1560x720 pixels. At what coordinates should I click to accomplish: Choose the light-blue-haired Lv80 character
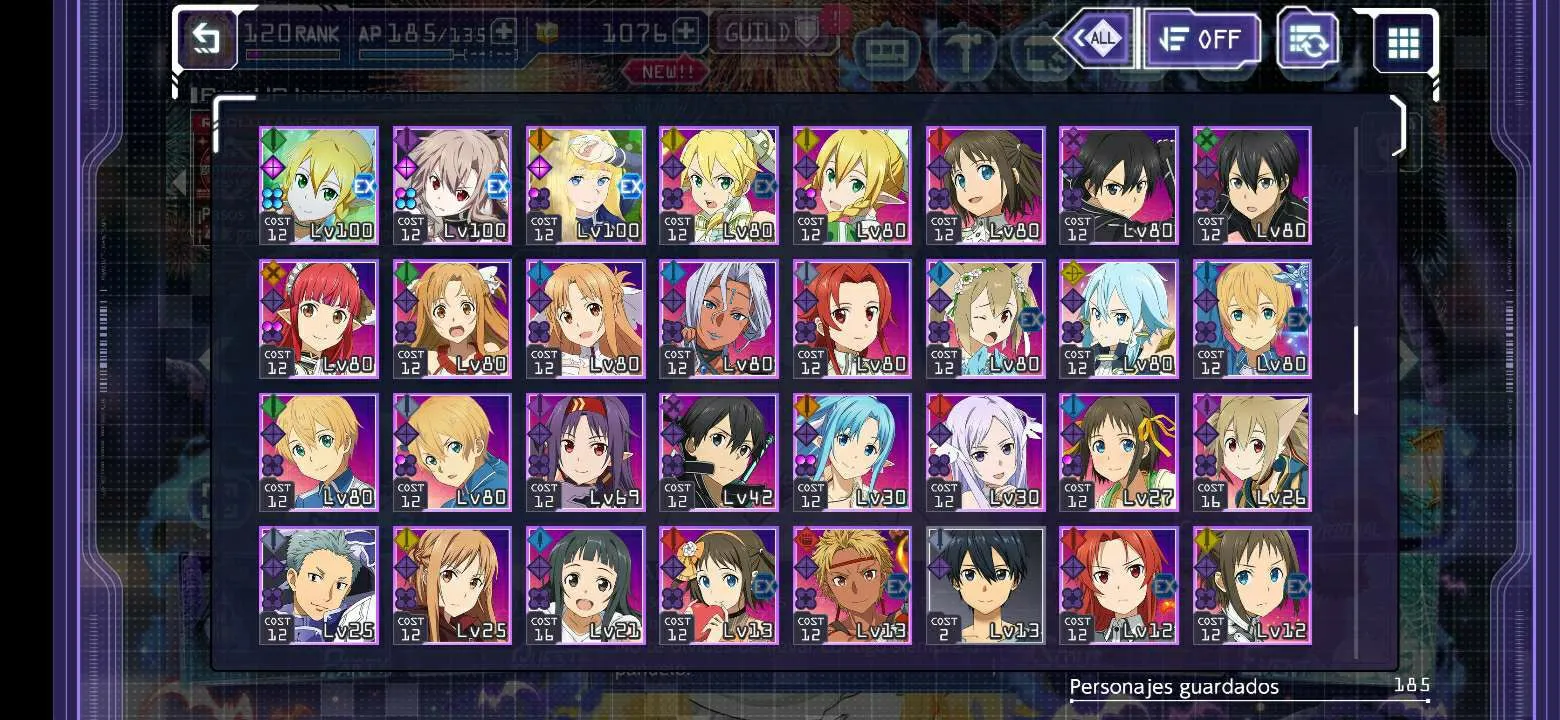(1118, 319)
